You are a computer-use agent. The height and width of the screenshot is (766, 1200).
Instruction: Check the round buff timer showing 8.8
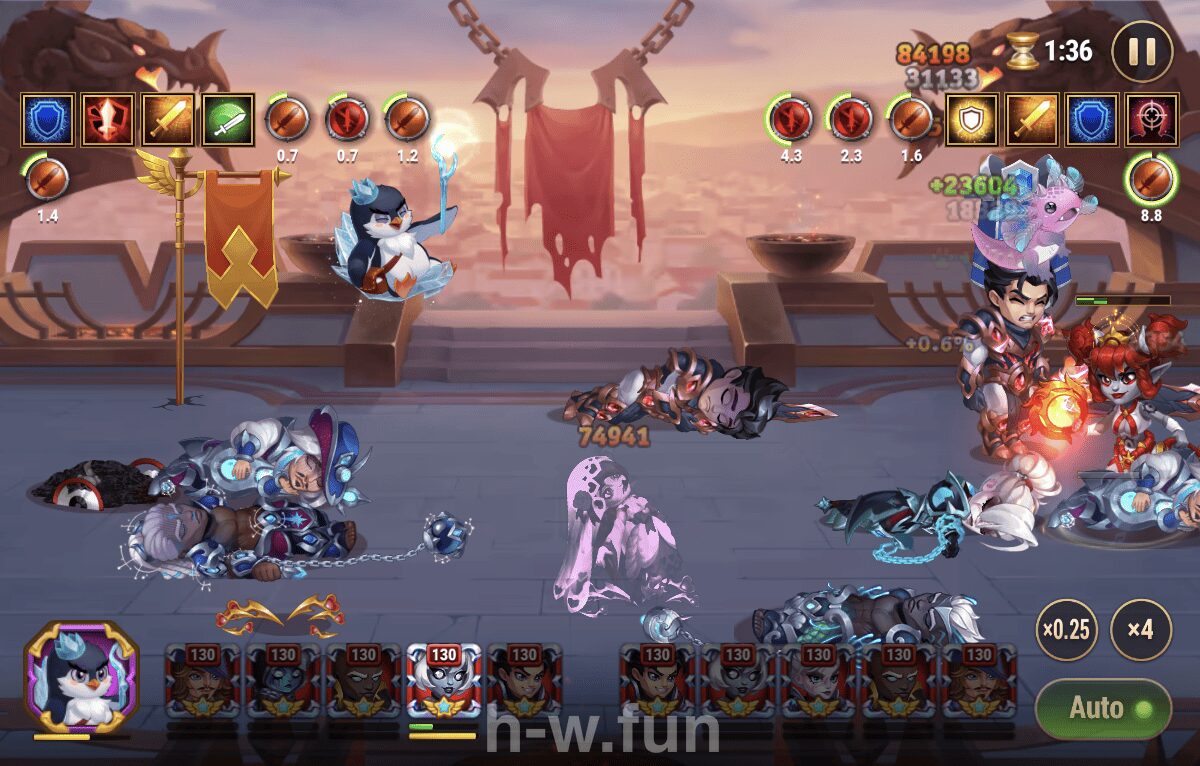pyautogui.click(x=1151, y=180)
